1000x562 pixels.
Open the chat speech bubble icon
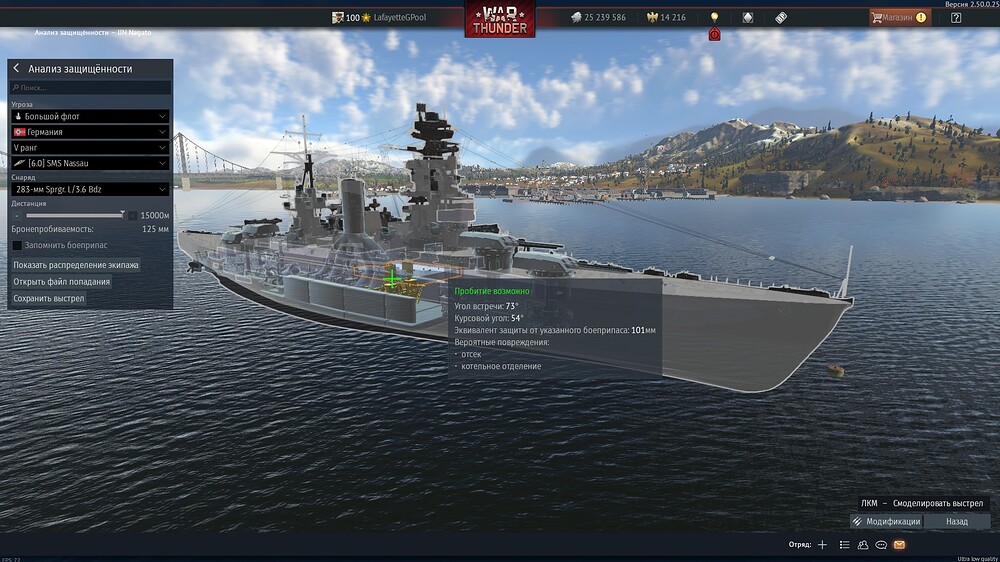[881, 545]
